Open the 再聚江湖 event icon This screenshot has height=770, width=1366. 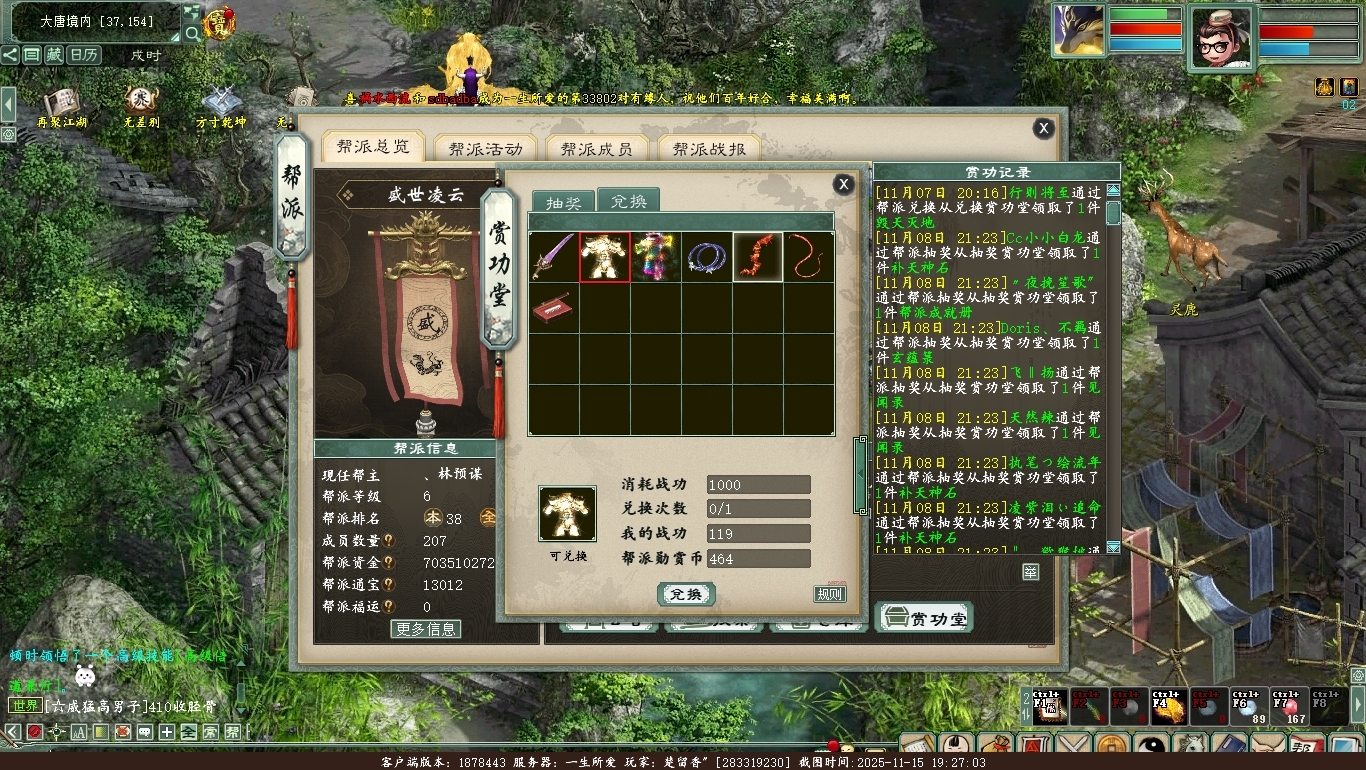point(62,105)
